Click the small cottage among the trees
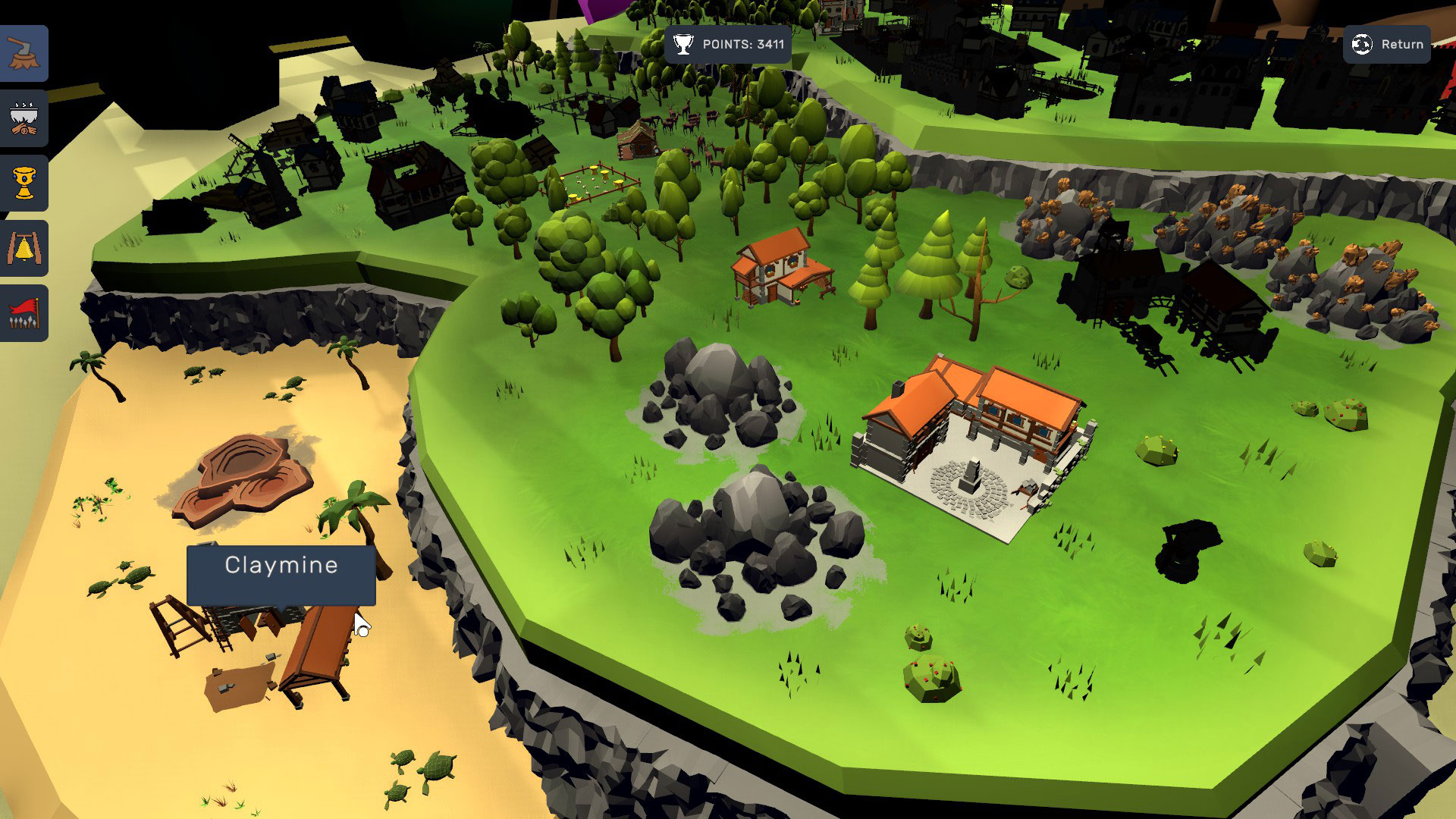This screenshot has width=1456, height=819. (781, 269)
